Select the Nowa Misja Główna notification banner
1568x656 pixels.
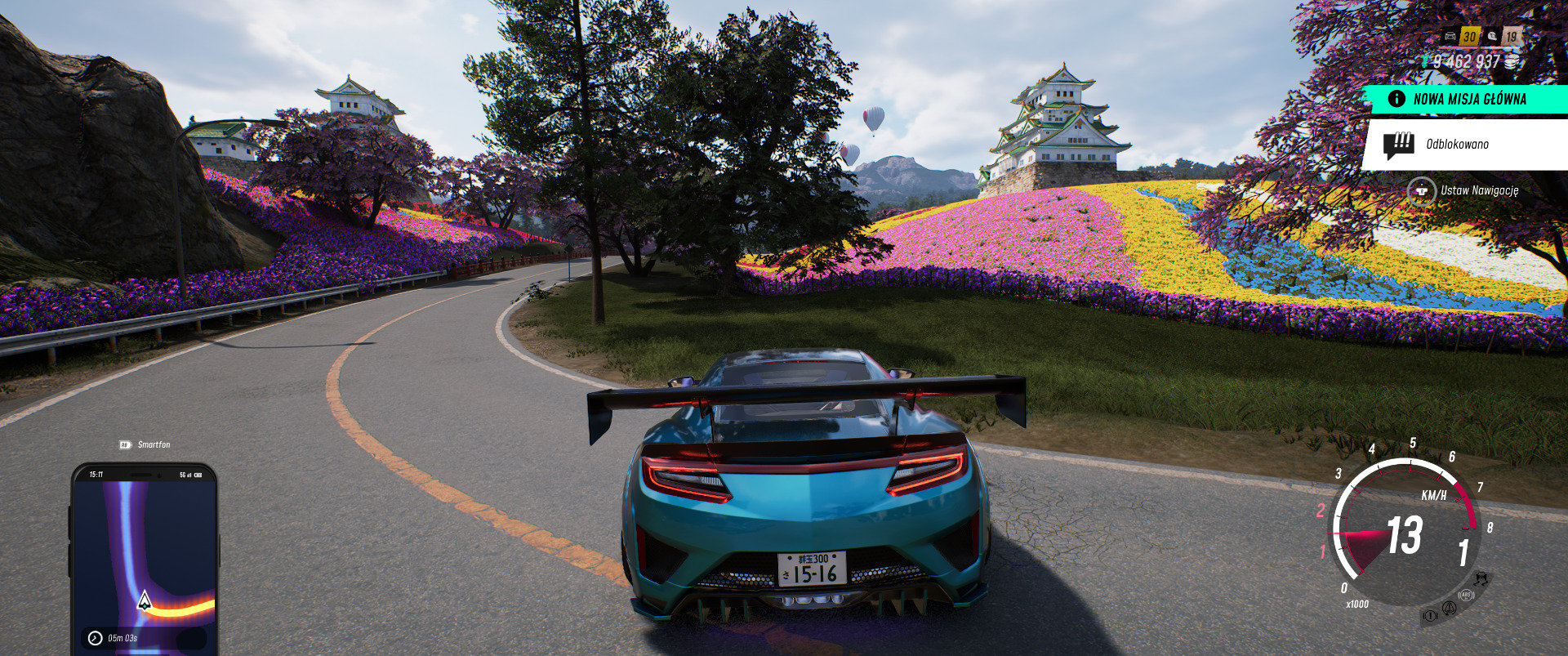(x=1468, y=99)
